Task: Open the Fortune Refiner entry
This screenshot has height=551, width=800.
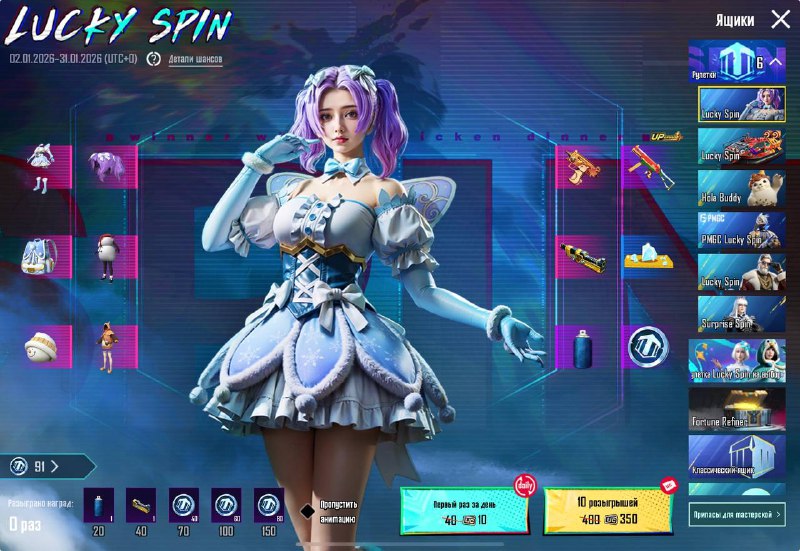Action: [x=743, y=408]
